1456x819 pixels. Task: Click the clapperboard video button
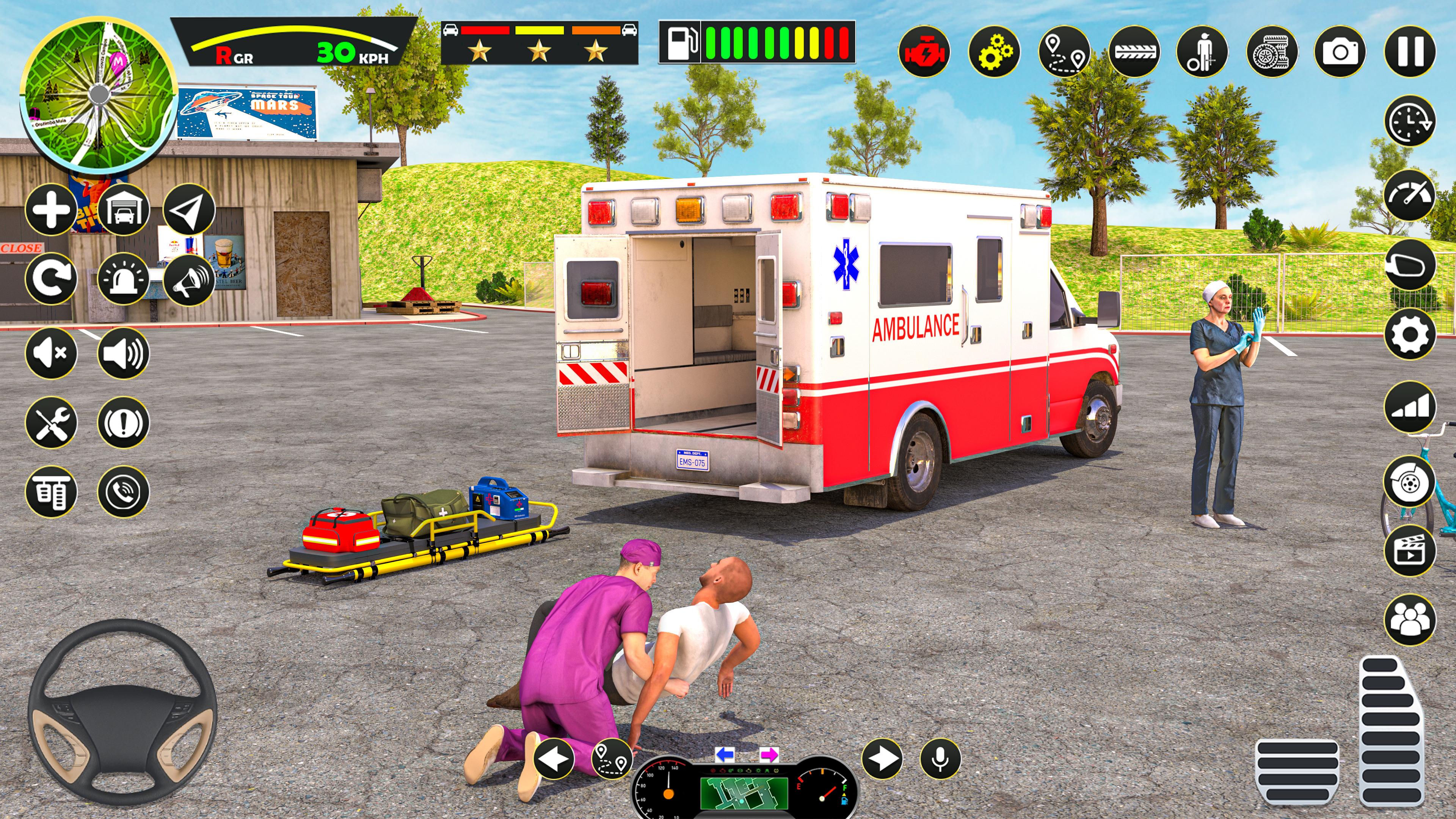click(x=1410, y=550)
